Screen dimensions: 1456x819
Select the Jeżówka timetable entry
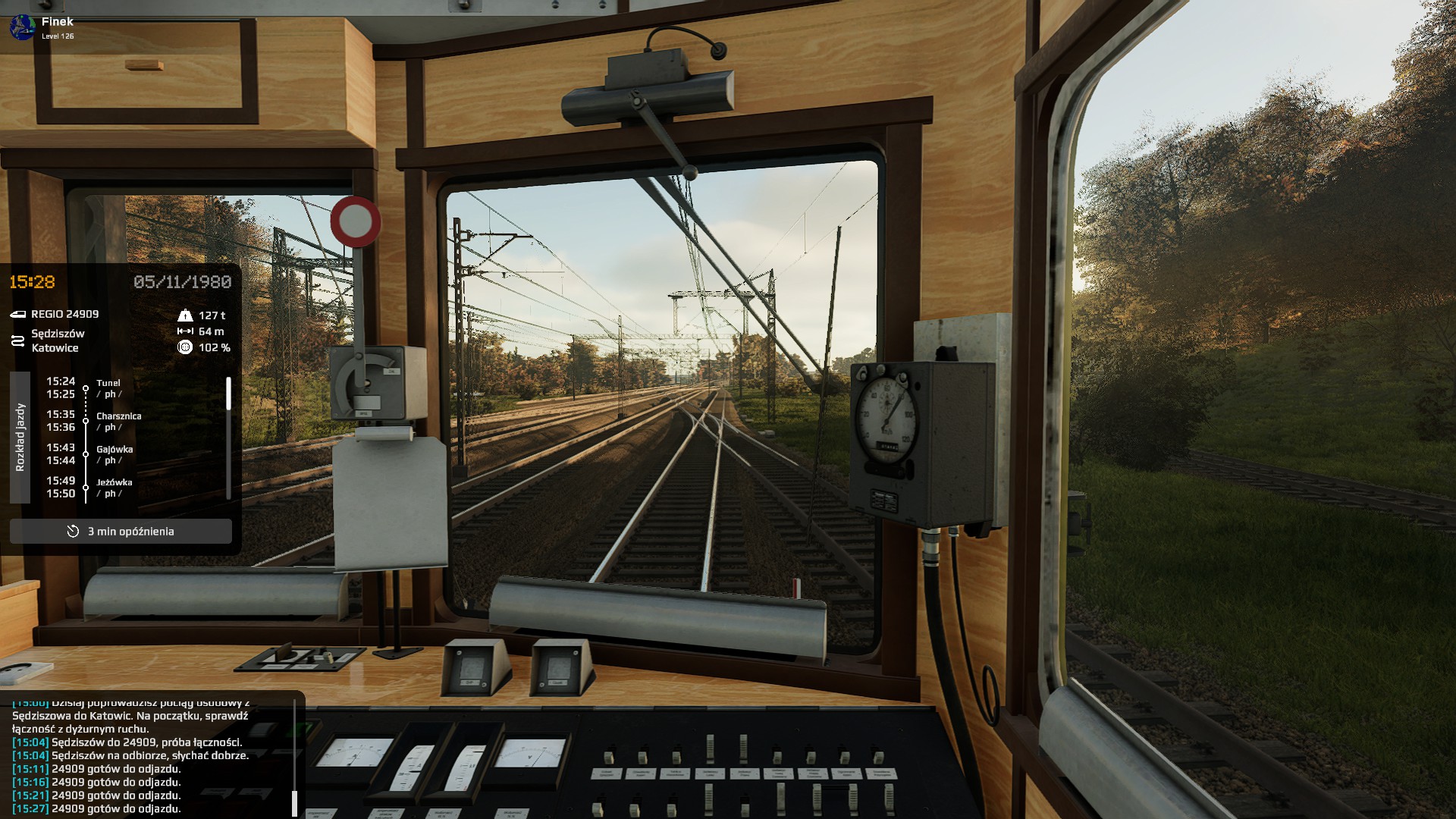click(114, 482)
